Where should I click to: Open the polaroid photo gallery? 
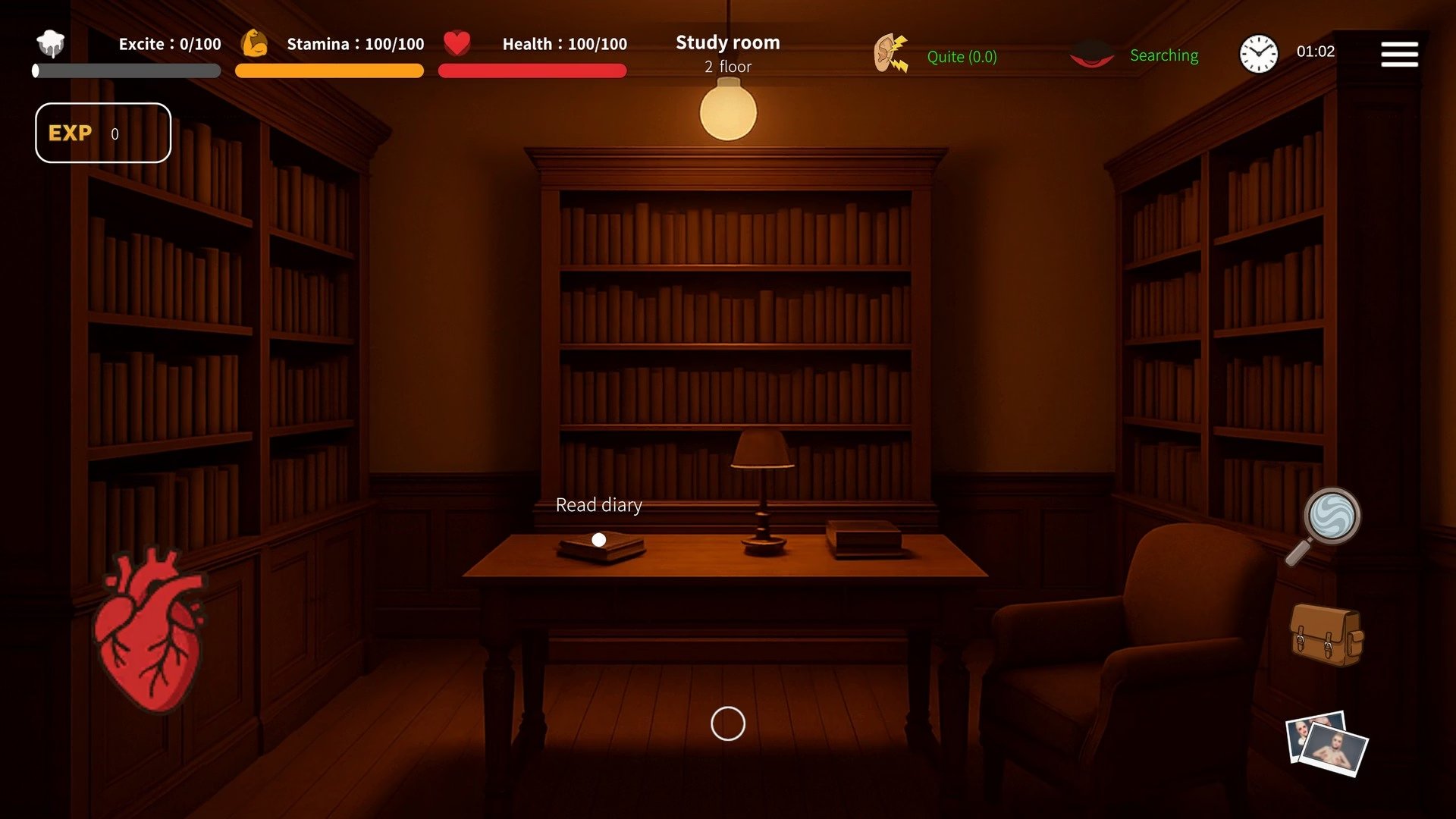click(x=1326, y=743)
